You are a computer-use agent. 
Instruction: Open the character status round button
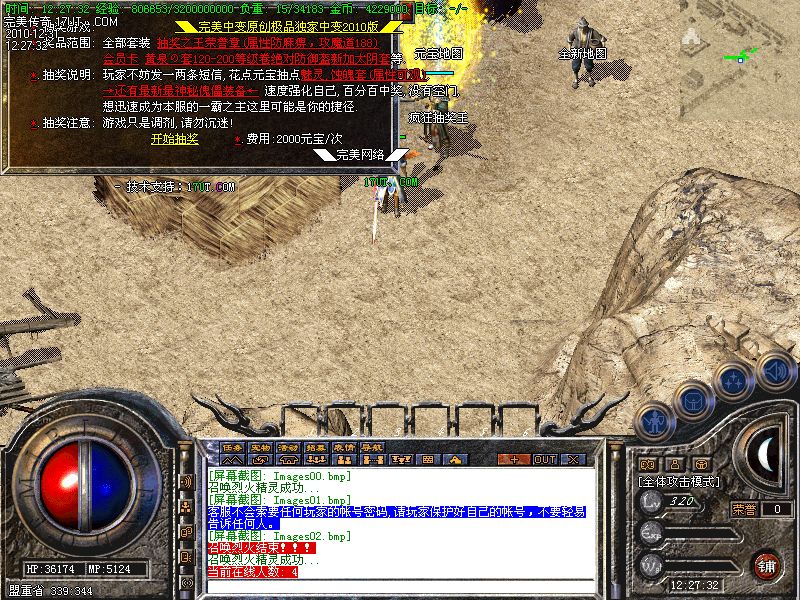pos(654,422)
